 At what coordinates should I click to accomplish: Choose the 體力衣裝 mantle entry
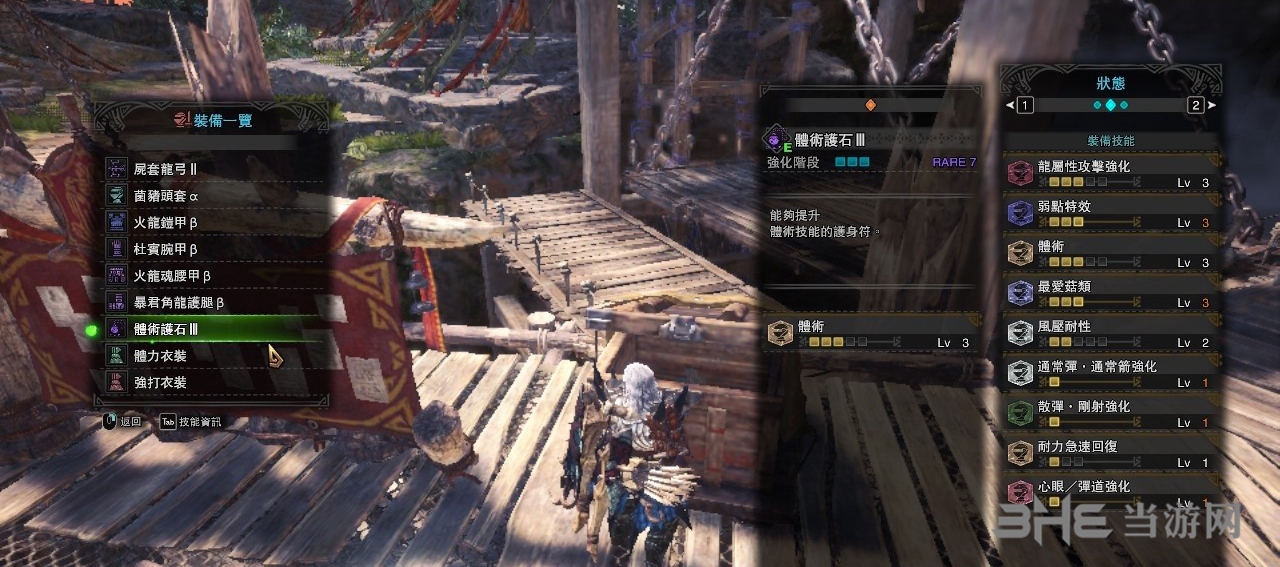click(x=215, y=355)
